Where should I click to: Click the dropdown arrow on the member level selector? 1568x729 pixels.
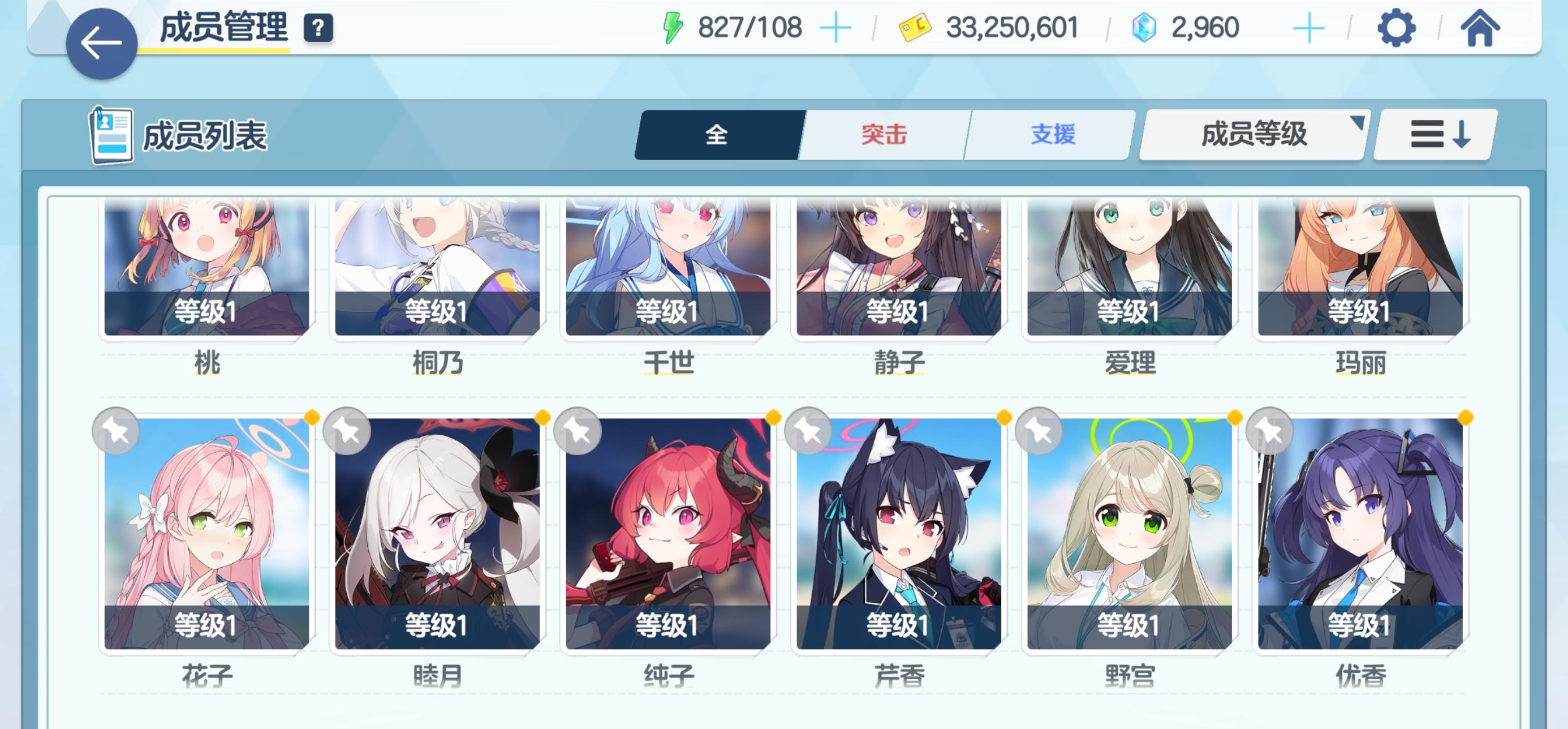[x=1358, y=123]
